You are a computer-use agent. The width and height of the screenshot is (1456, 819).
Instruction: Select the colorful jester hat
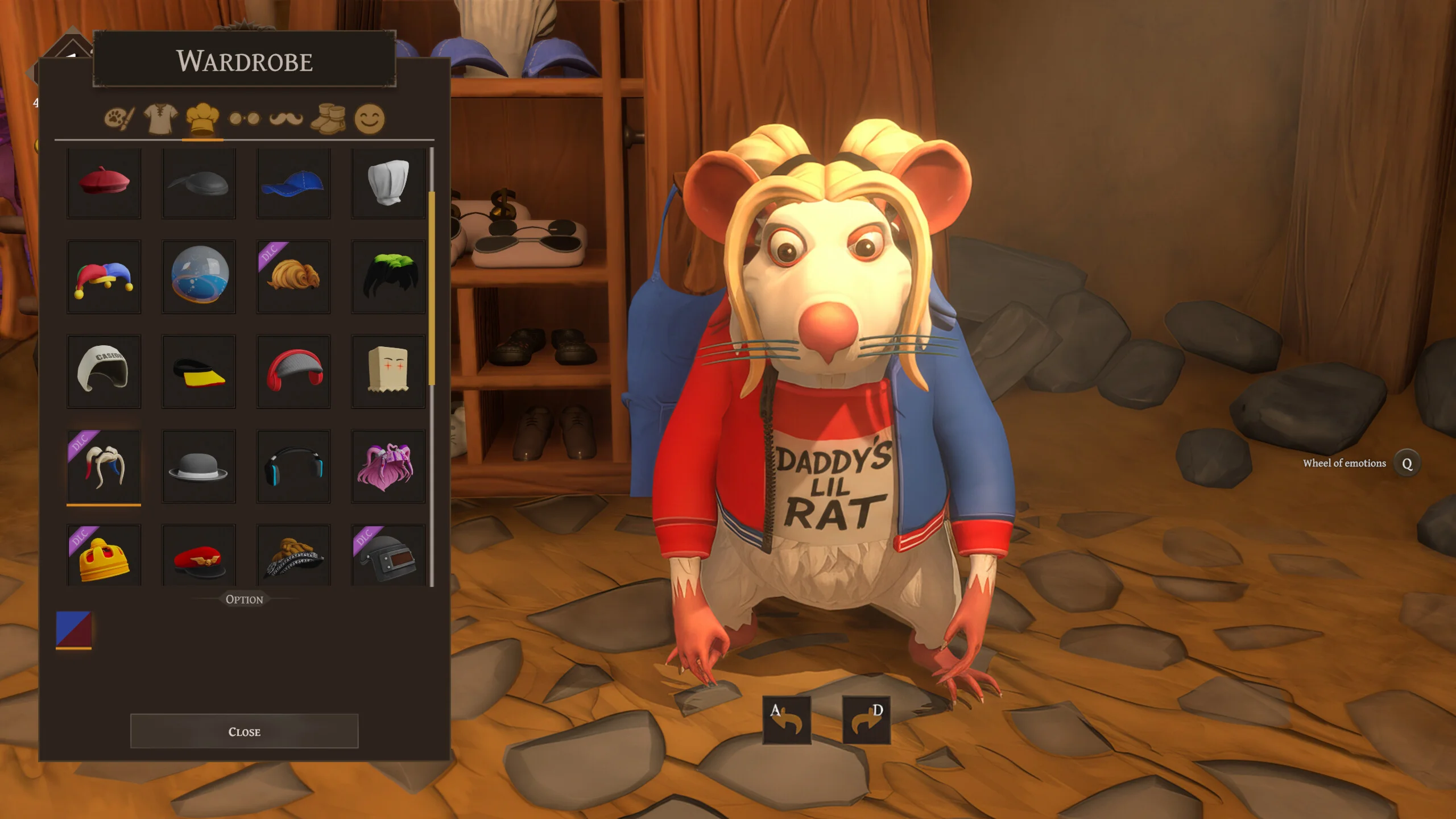pyautogui.click(x=104, y=277)
